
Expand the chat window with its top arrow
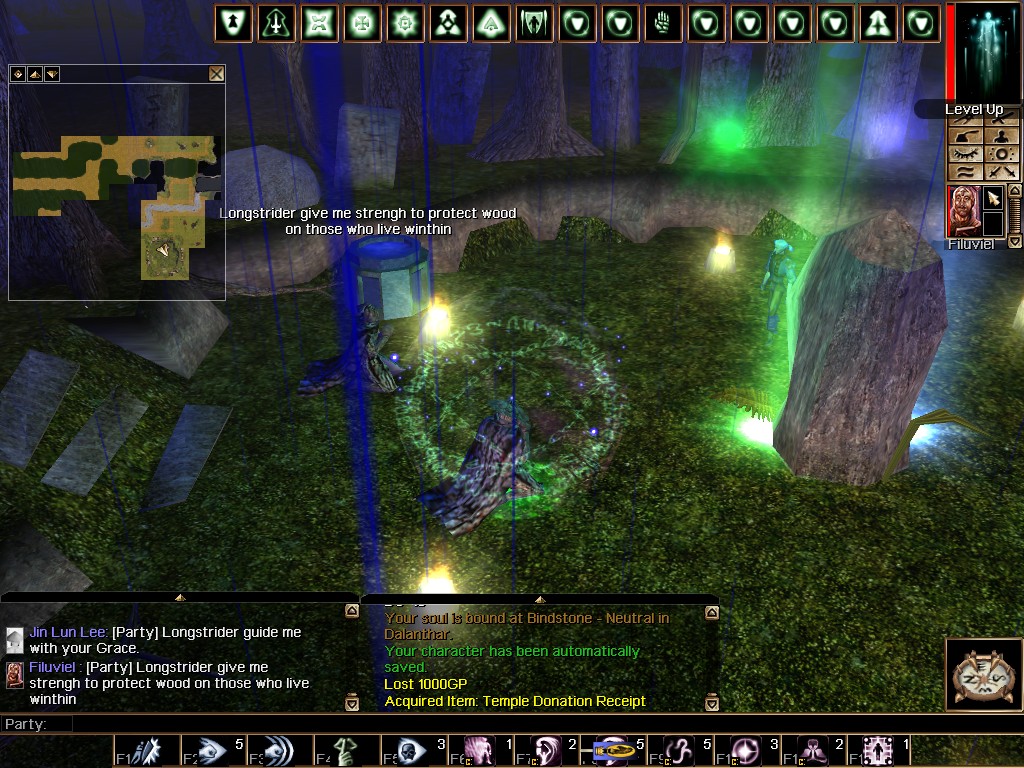(180, 597)
